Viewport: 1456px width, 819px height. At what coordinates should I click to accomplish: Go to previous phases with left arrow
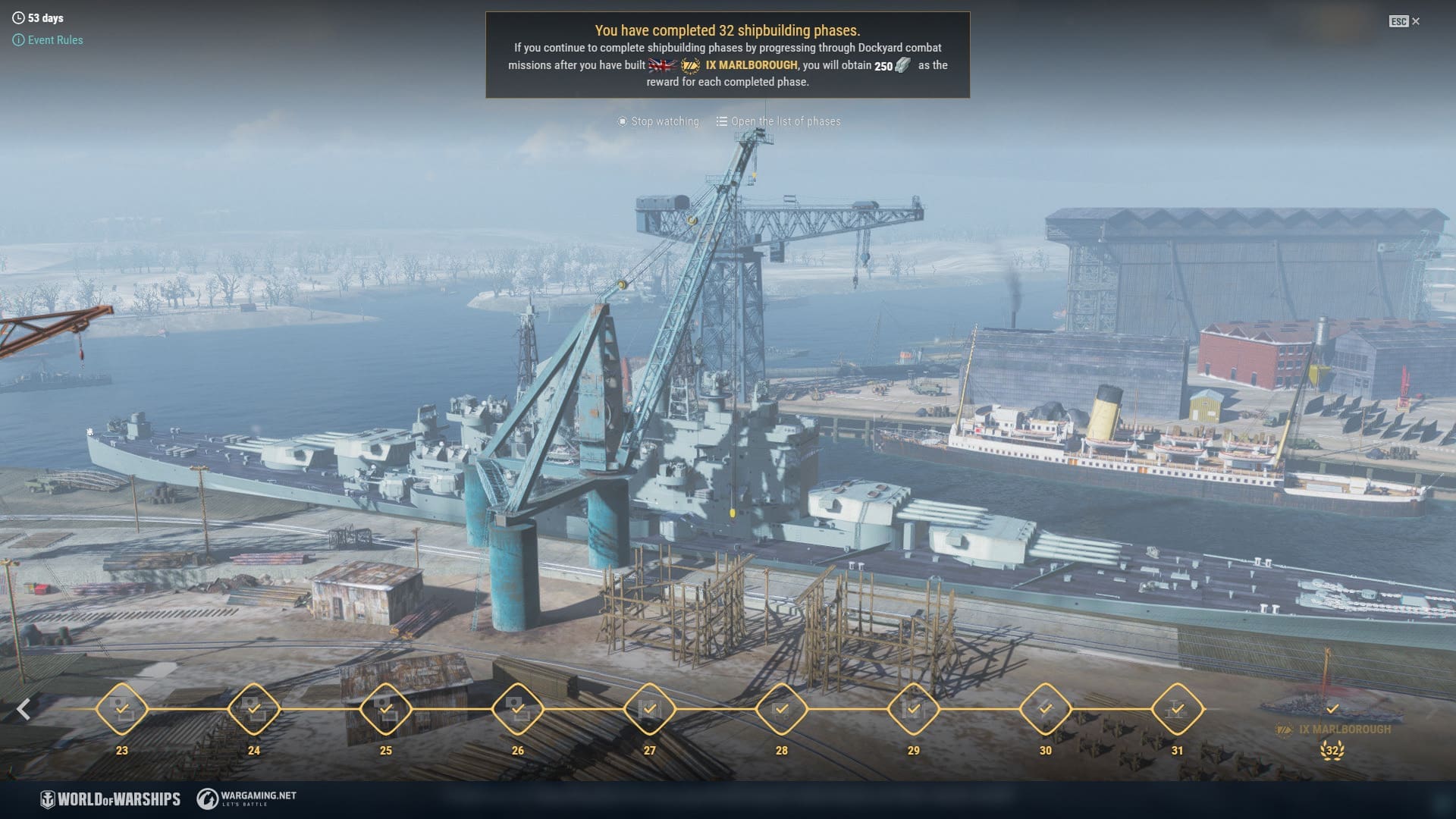(x=24, y=709)
